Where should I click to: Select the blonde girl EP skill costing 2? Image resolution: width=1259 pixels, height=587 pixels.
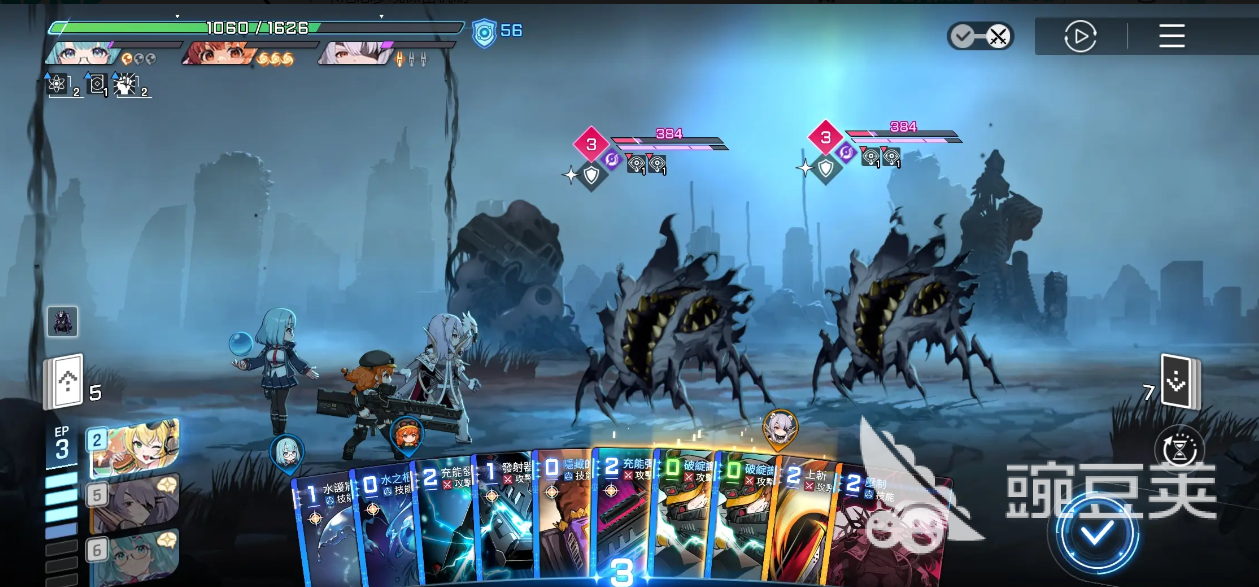tap(135, 449)
